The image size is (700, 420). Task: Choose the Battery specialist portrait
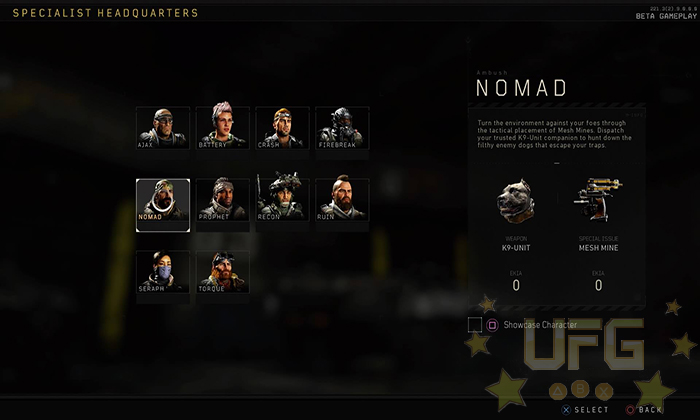click(x=222, y=128)
